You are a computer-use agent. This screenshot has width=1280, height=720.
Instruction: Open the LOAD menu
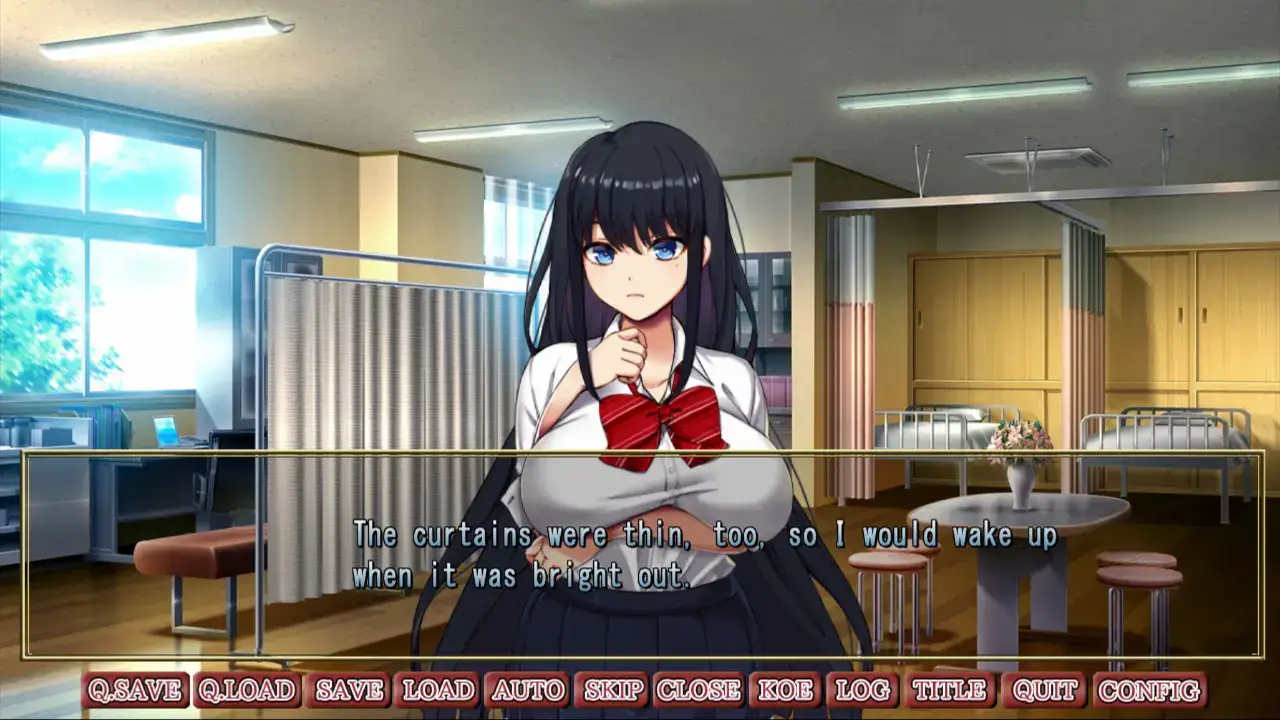438,690
